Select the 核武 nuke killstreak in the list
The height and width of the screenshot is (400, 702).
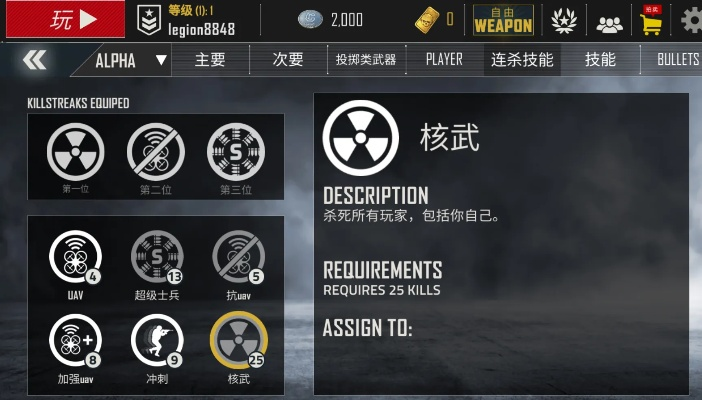[x=238, y=340]
